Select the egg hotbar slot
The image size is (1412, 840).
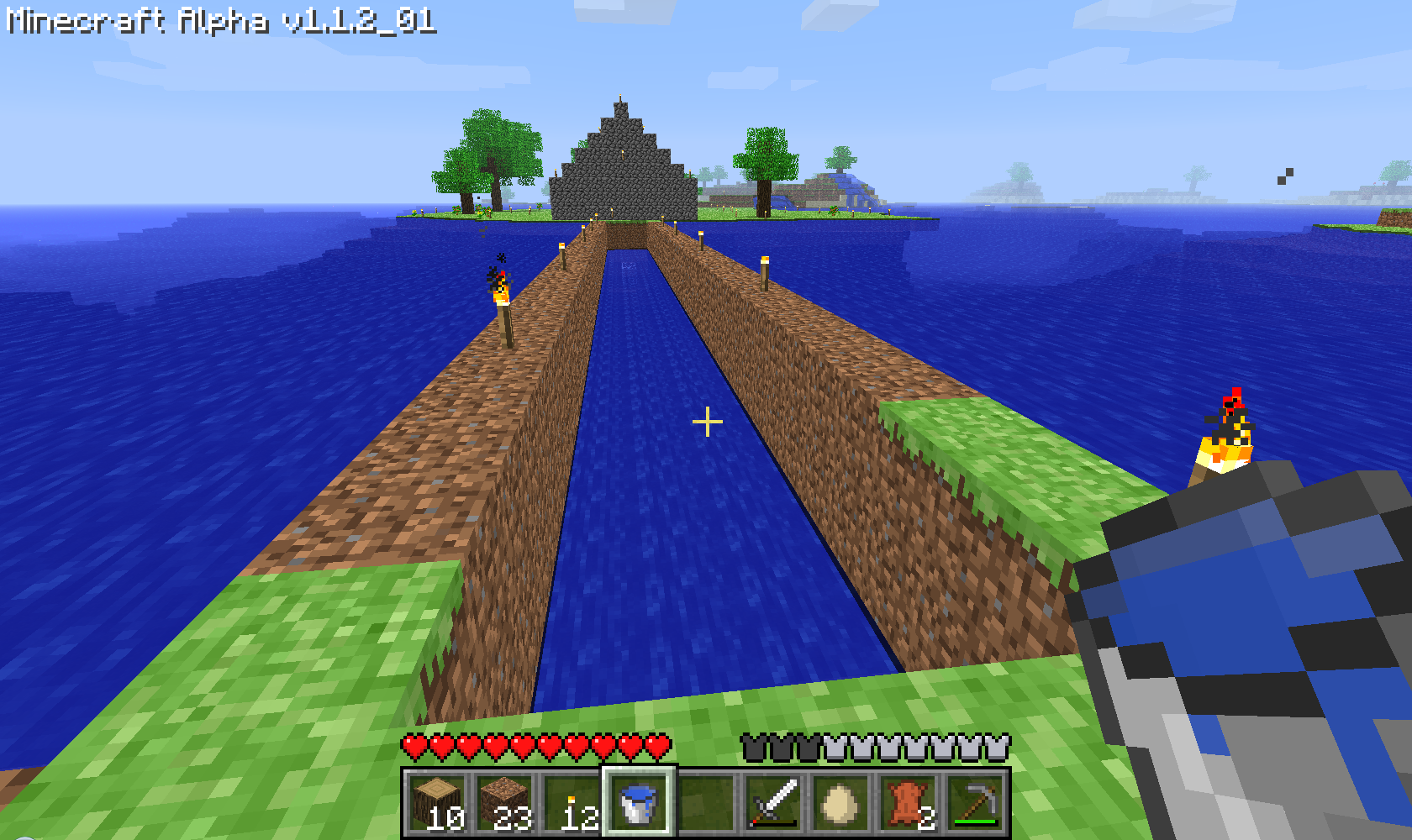pyautogui.click(x=840, y=804)
